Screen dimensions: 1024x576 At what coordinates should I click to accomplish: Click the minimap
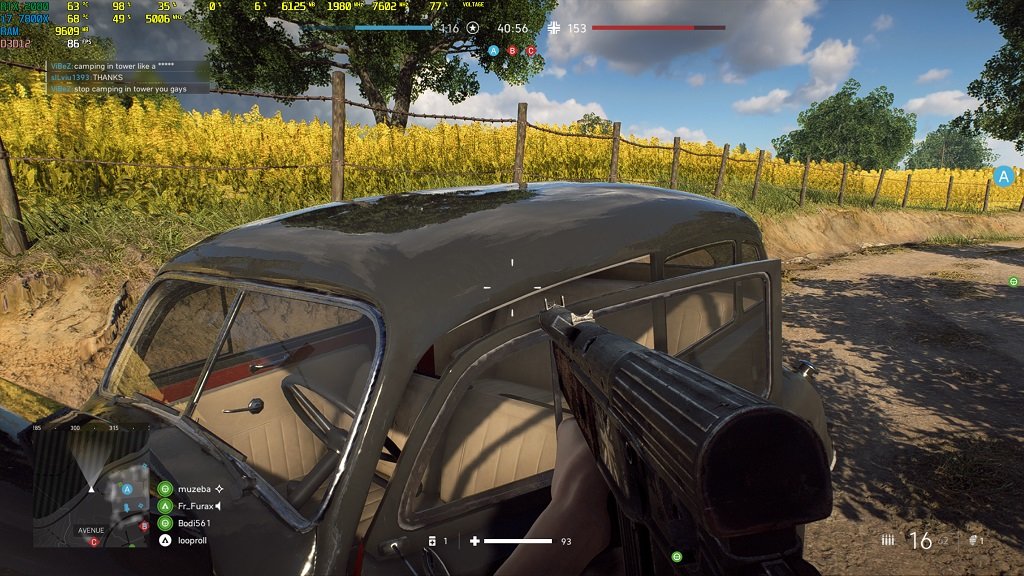91,486
